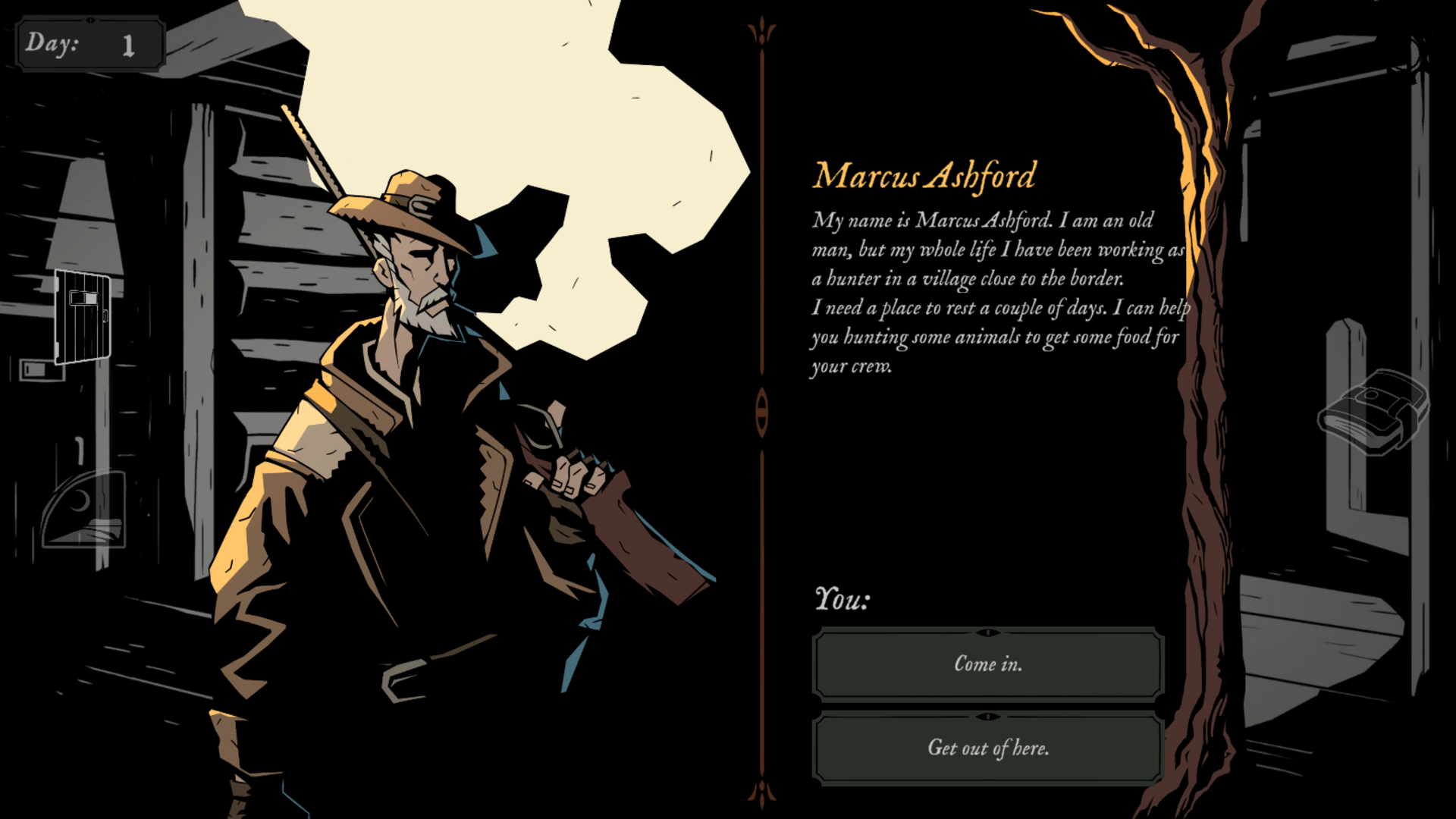Click the faded door icon
The width and height of the screenshot is (1456, 819).
click(x=83, y=317)
